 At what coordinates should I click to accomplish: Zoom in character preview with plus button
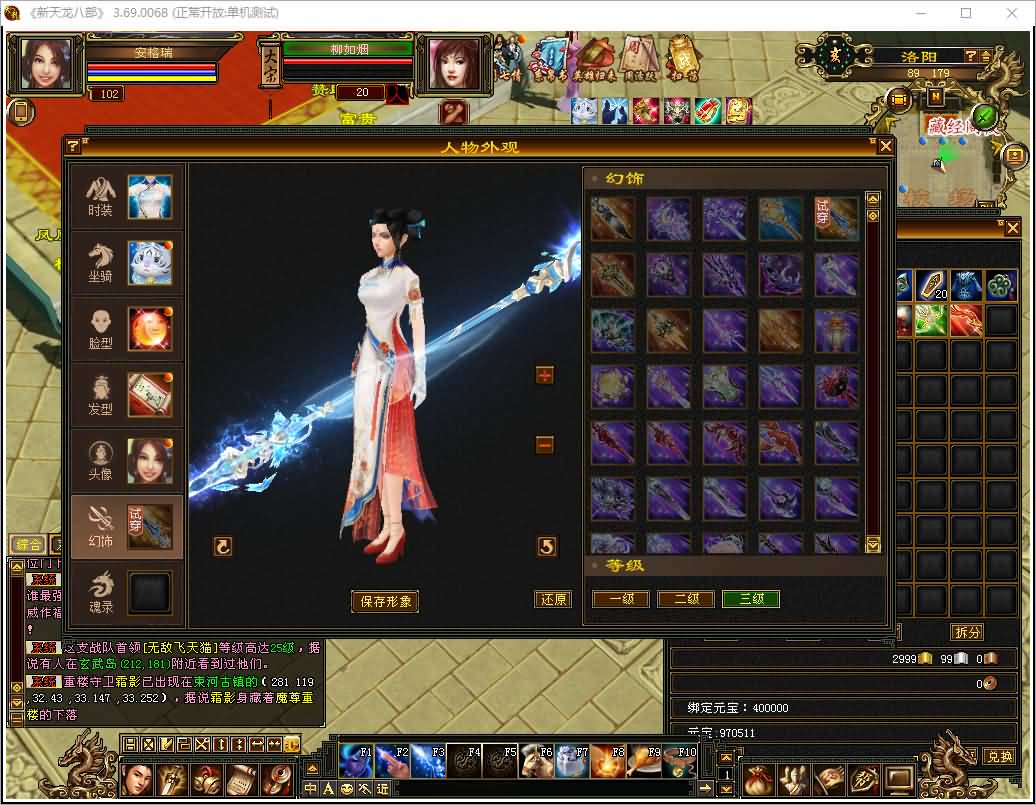coord(545,375)
